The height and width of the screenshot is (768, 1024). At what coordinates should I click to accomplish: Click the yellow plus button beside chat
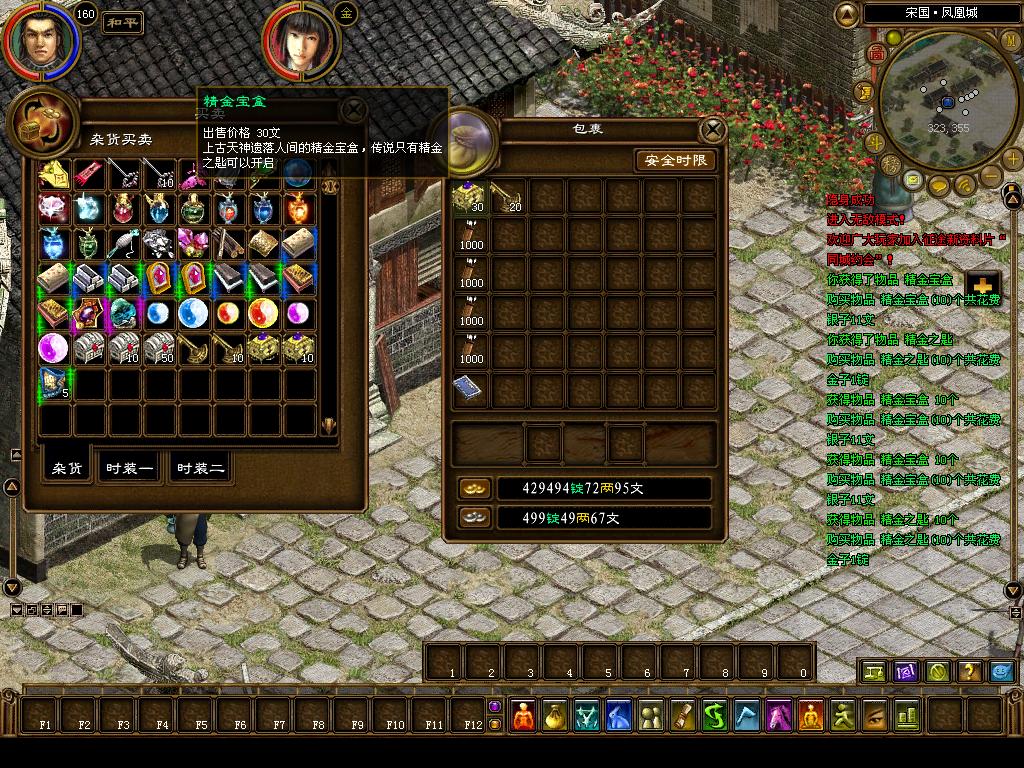[982, 284]
